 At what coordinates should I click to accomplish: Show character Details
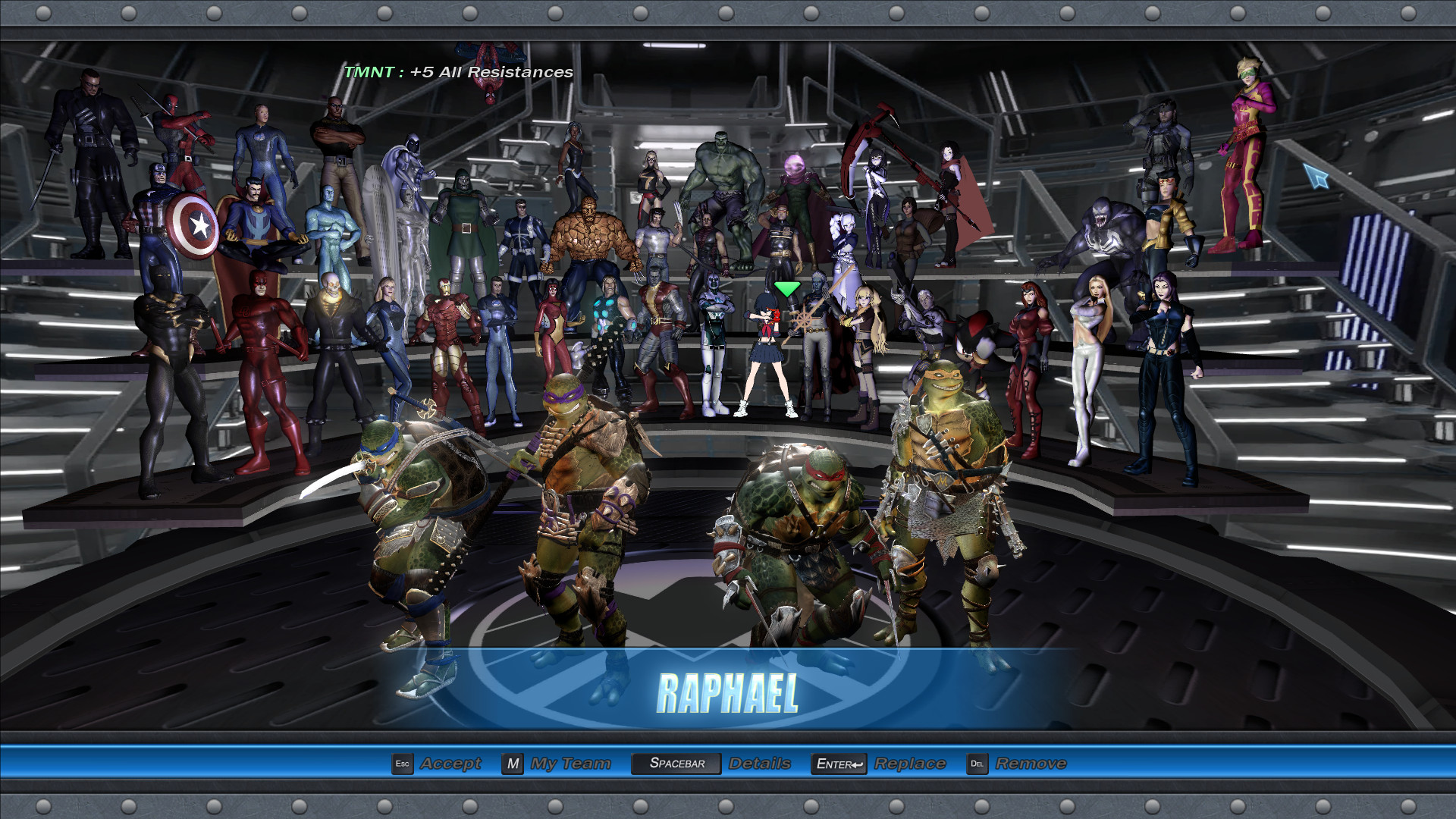pos(759,764)
